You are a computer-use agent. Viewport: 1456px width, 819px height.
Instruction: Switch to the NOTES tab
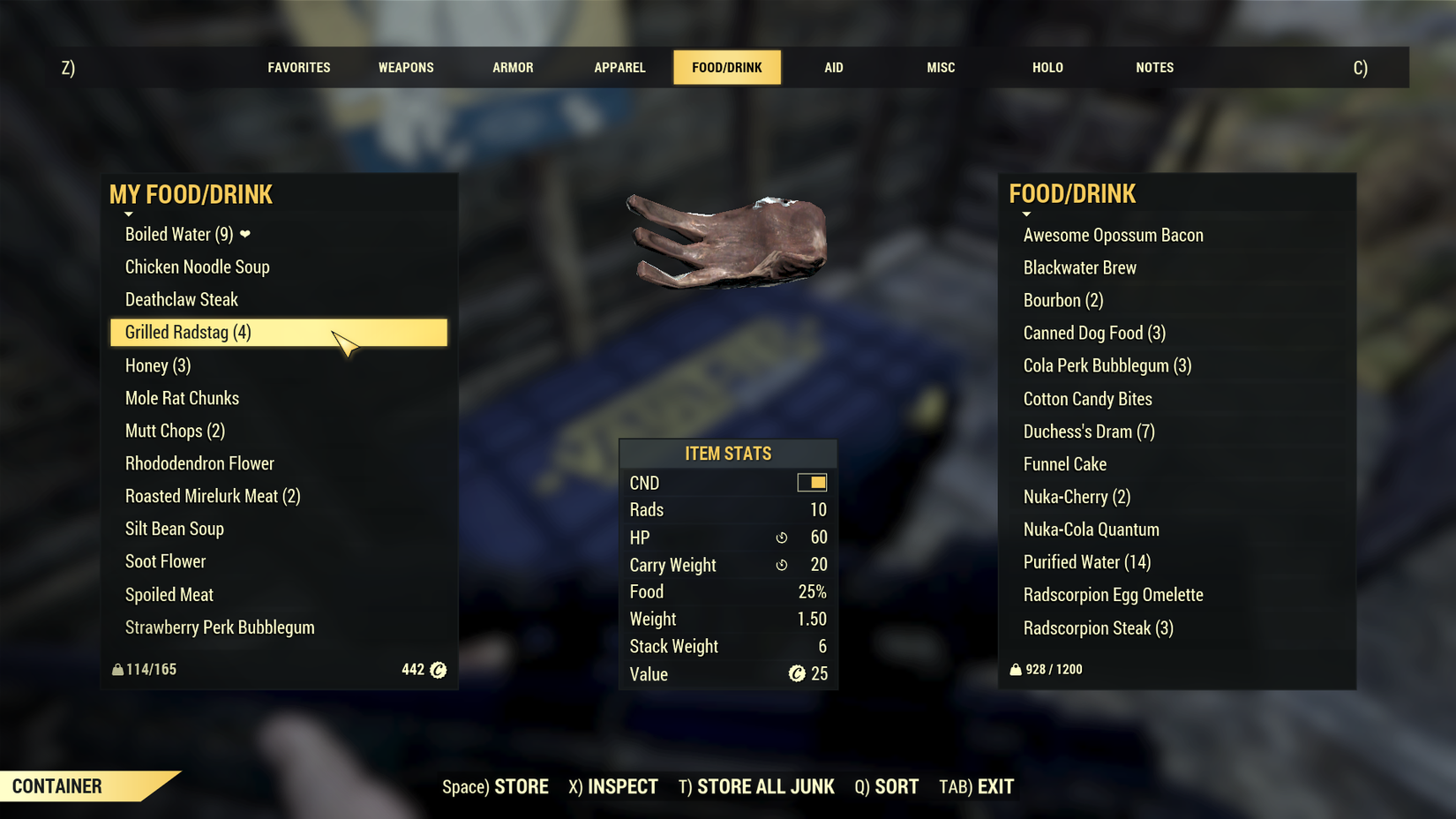1154,67
